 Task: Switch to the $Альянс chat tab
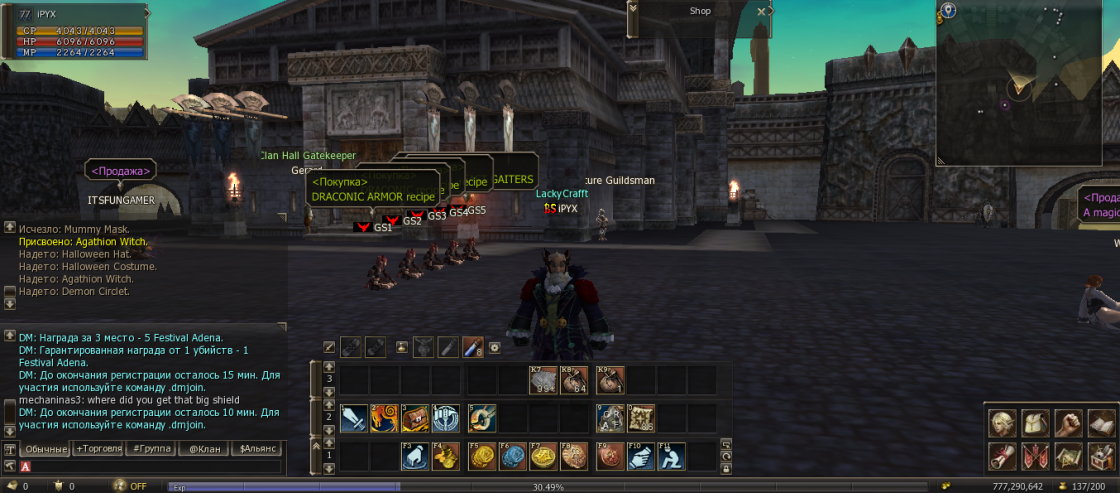(257, 449)
